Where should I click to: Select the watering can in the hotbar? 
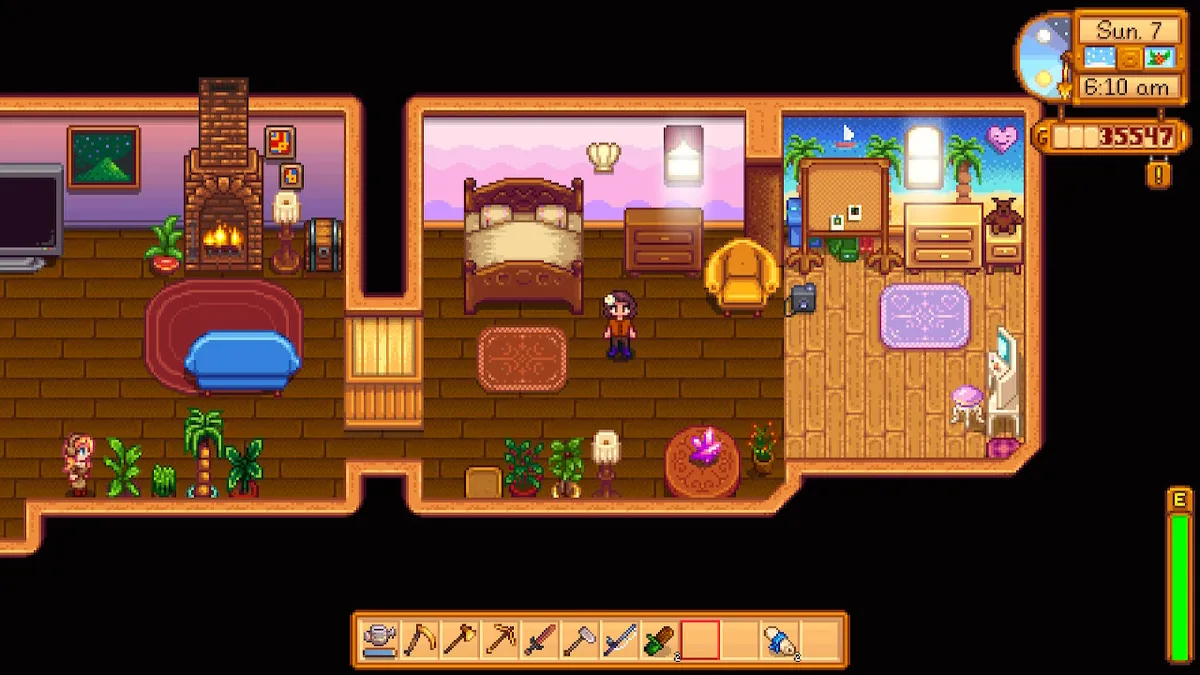point(380,639)
